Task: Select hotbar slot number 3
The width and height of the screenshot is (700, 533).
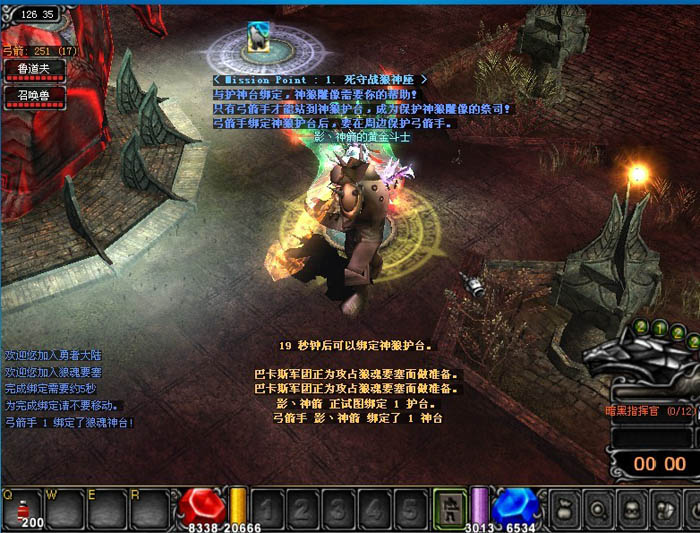Action: point(339,510)
